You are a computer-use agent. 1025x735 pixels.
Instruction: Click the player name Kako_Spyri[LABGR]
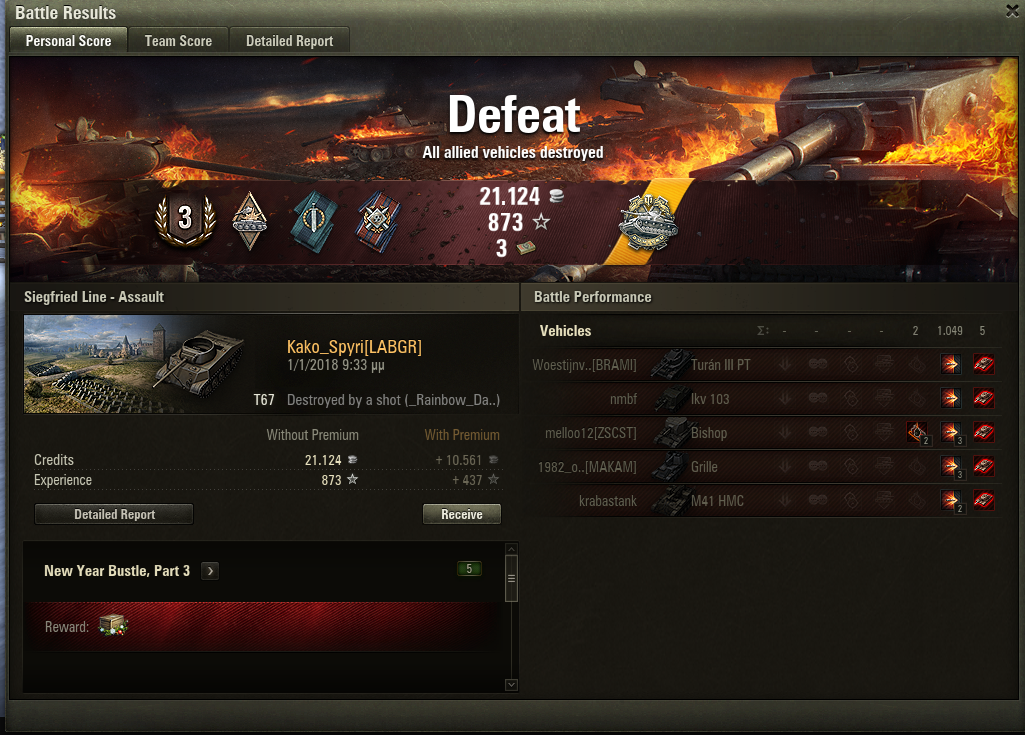354,347
